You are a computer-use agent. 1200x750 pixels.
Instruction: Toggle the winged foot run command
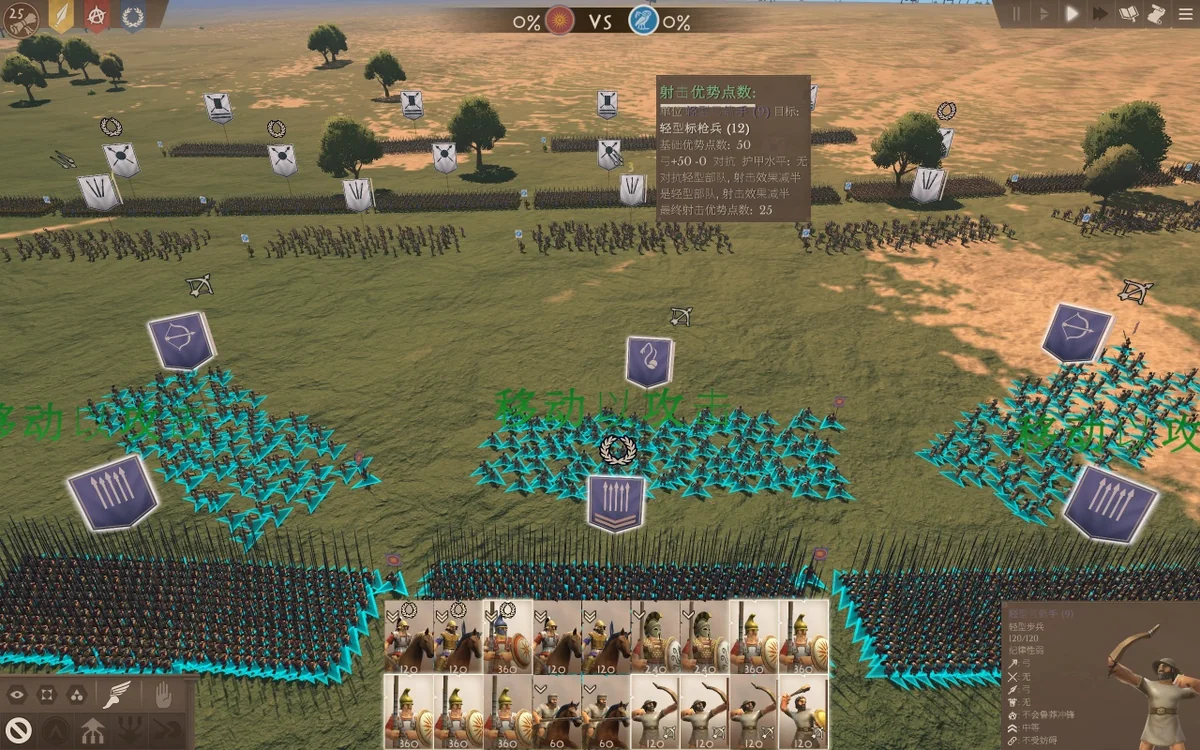point(118,694)
